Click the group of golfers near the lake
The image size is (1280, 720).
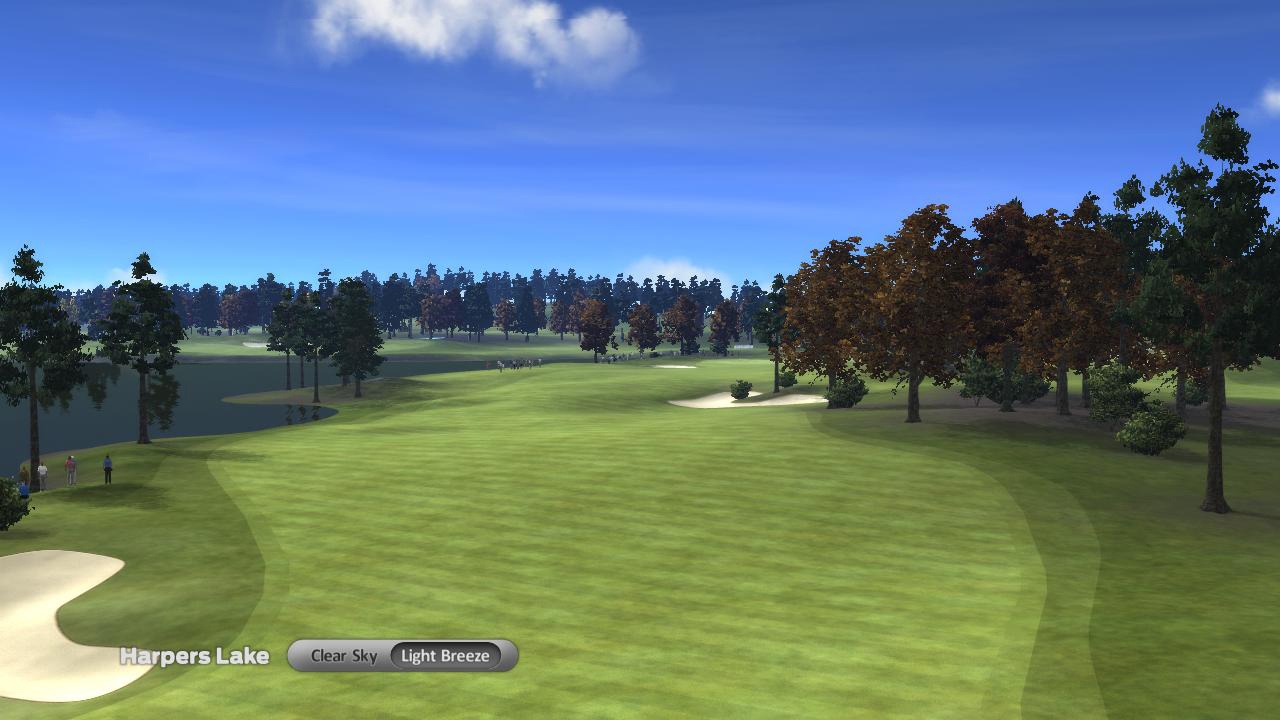[x=65, y=468]
